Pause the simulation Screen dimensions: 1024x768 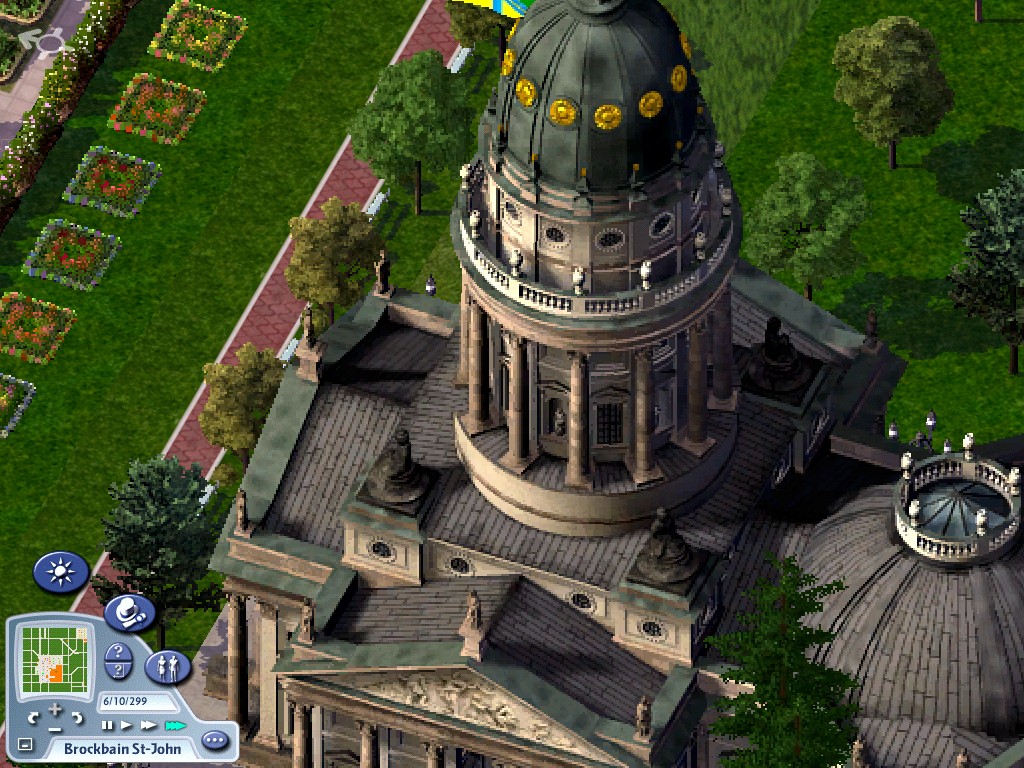click(107, 725)
